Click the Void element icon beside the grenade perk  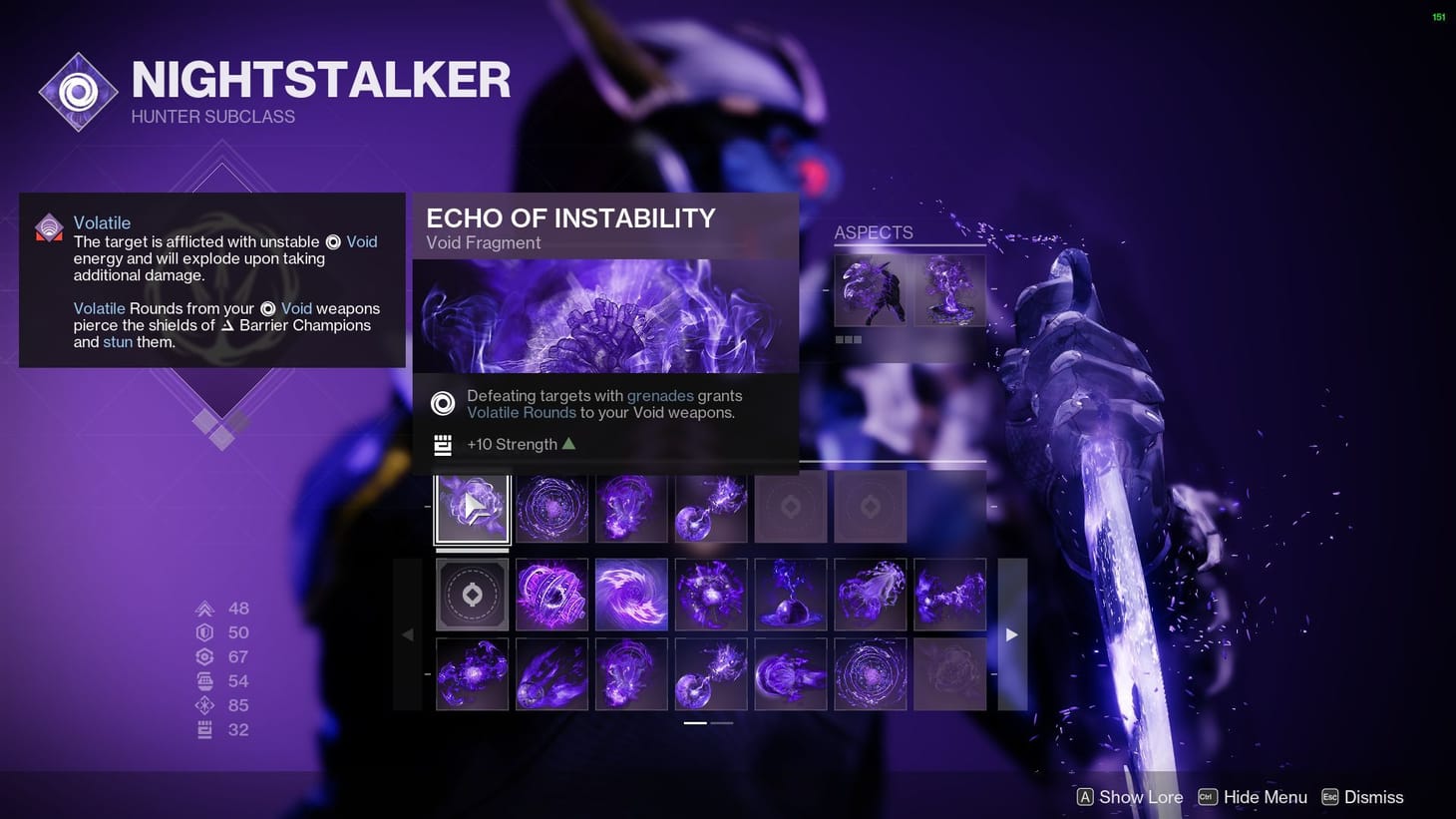click(442, 403)
